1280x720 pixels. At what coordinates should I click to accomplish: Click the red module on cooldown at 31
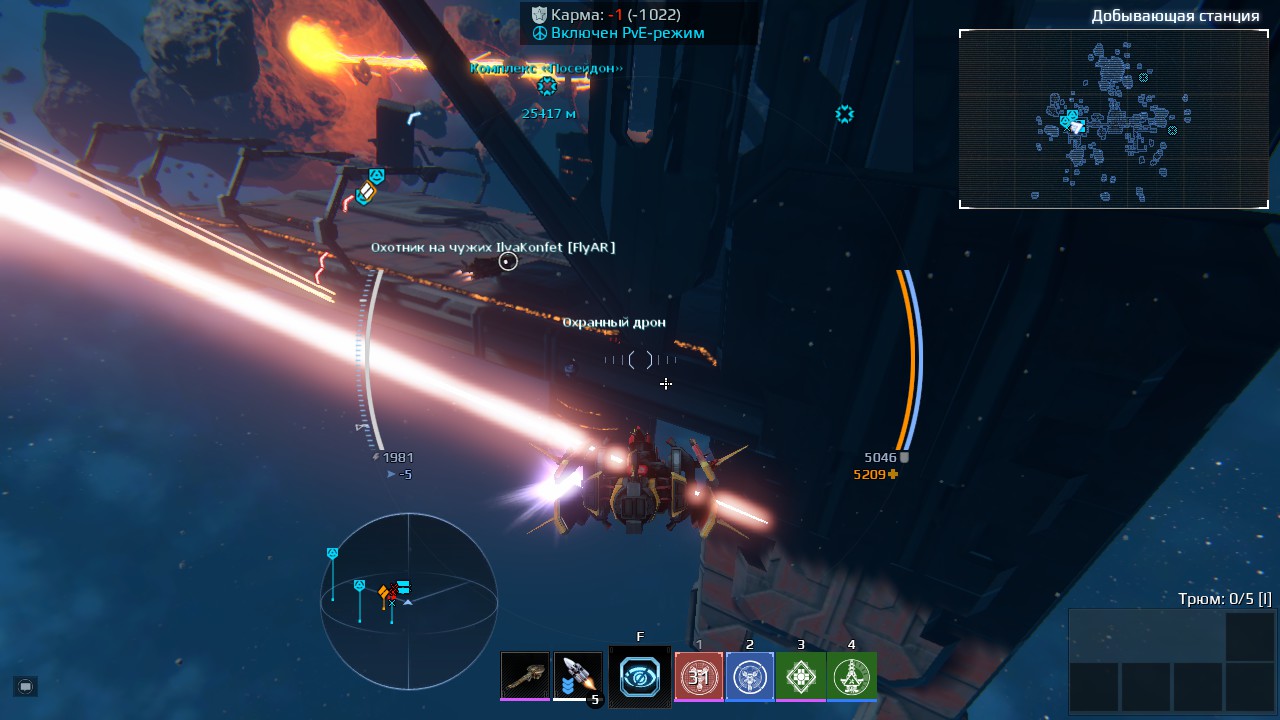pos(699,676)
